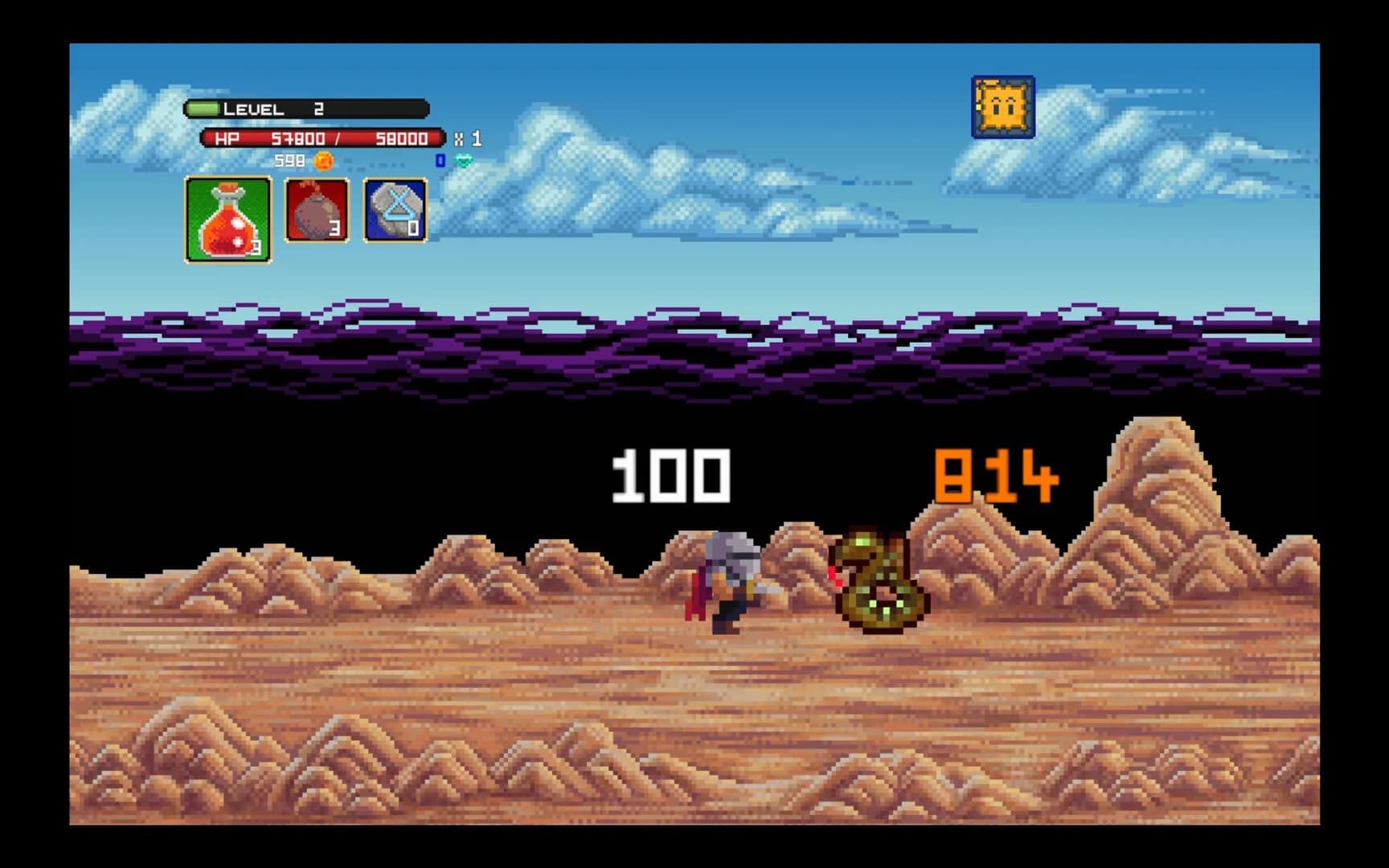Click the yellow square face icon
This screenshot has width=1389, height=868.
[x=1002, y=107]
